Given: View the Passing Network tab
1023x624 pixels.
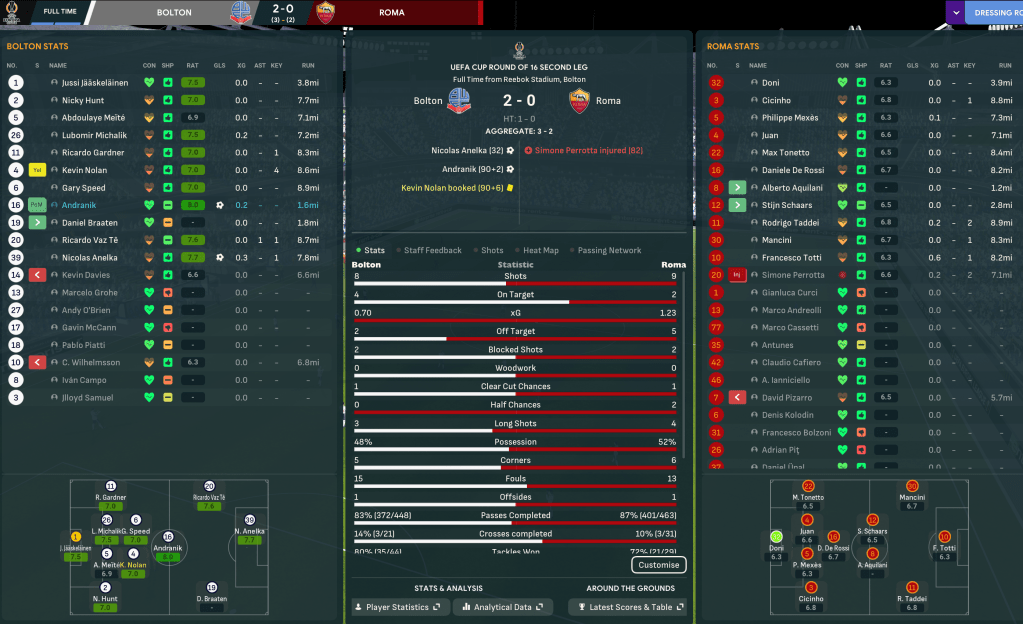Looking at the screenshot, I should point(609,250).
